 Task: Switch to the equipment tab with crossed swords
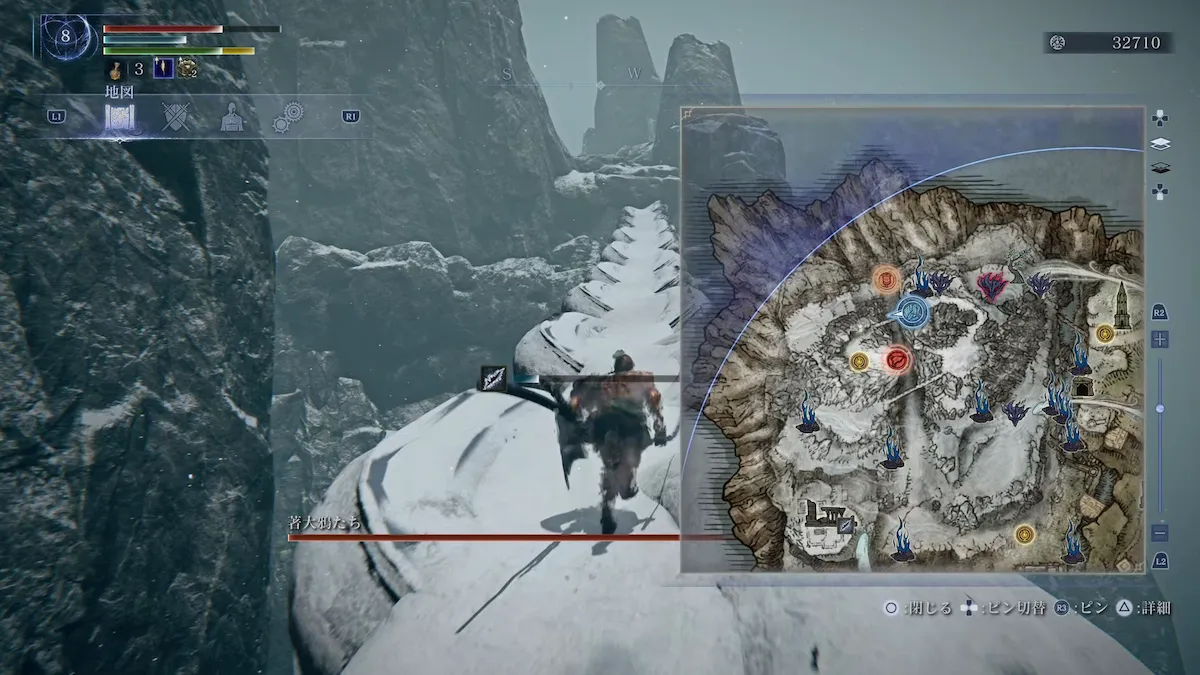click(x=176, y=117)
